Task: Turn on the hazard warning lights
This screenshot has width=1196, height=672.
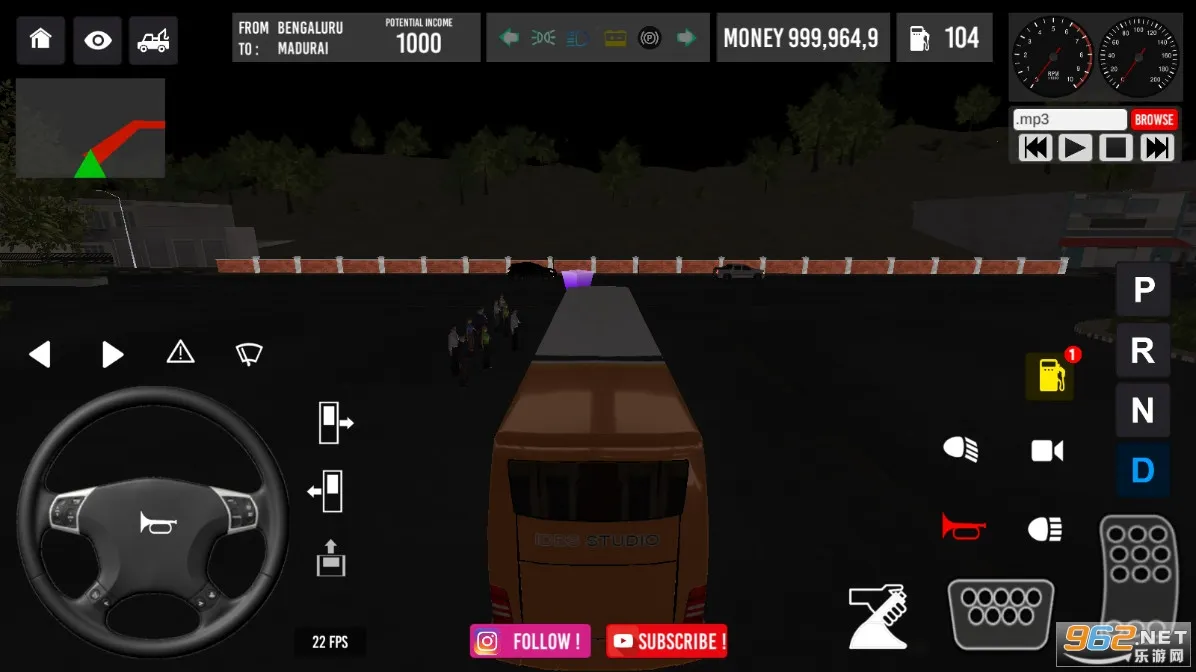Action: coord(180,352)
